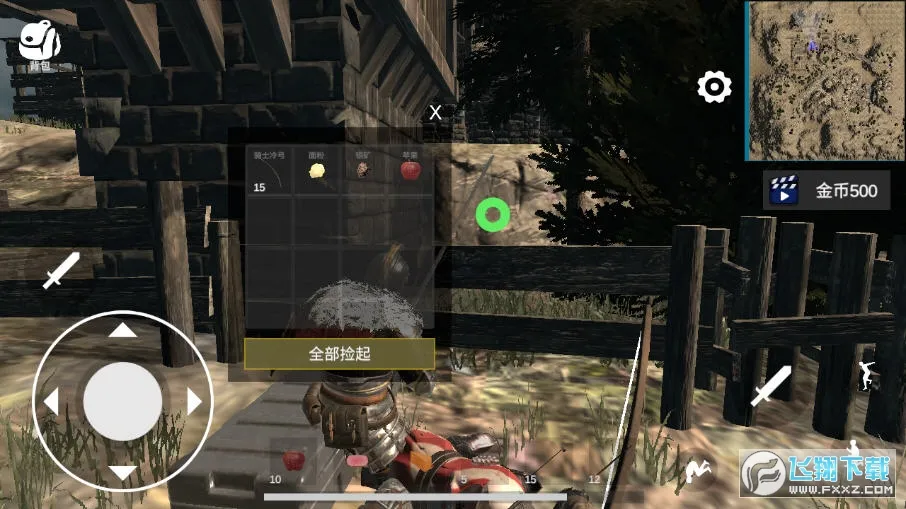Tap the sword icon above the joystick
906x509 pixels.
coord(60,271)
